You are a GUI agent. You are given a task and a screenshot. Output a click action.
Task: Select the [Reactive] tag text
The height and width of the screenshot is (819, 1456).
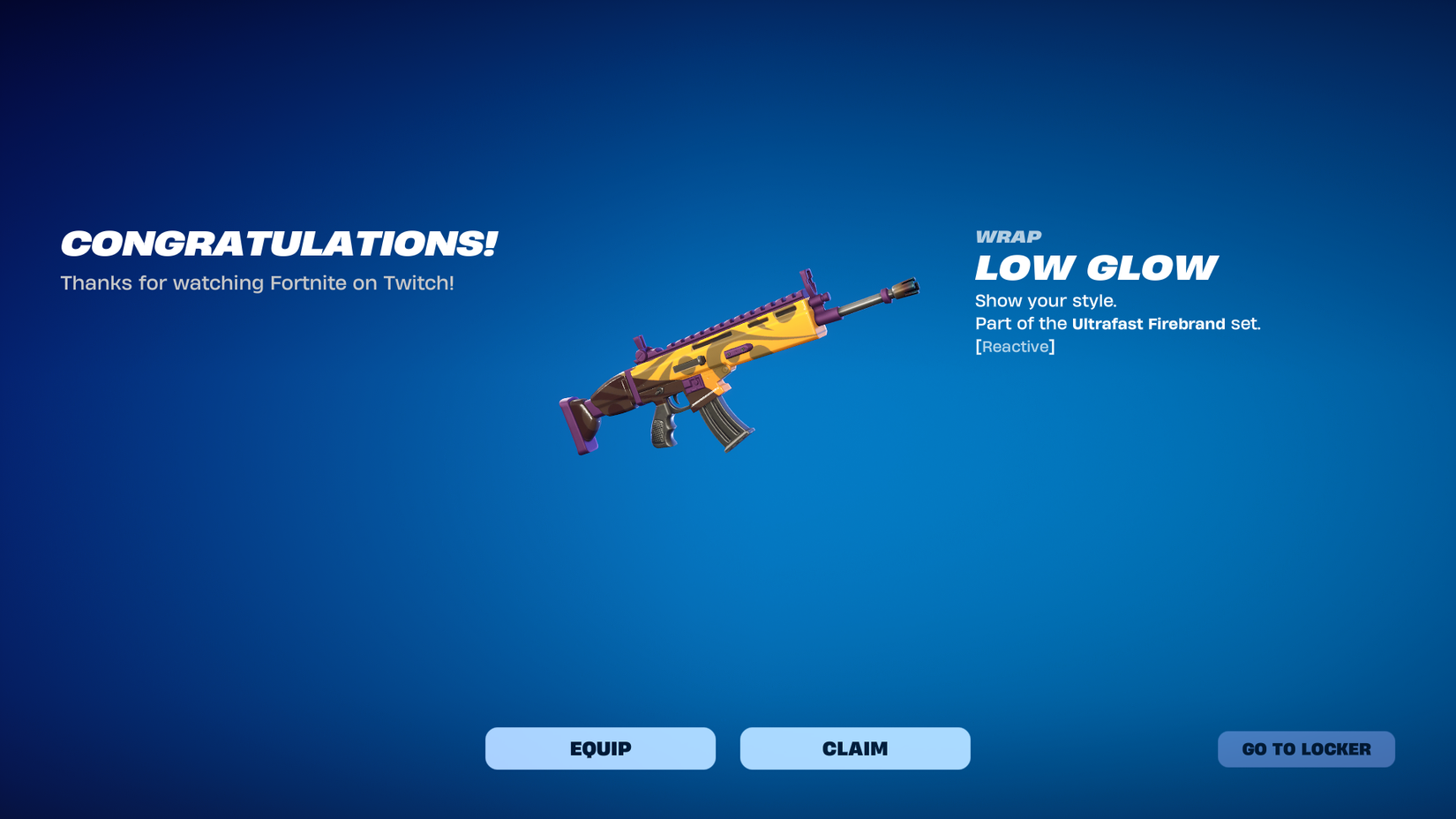(x=1015, y=346)
